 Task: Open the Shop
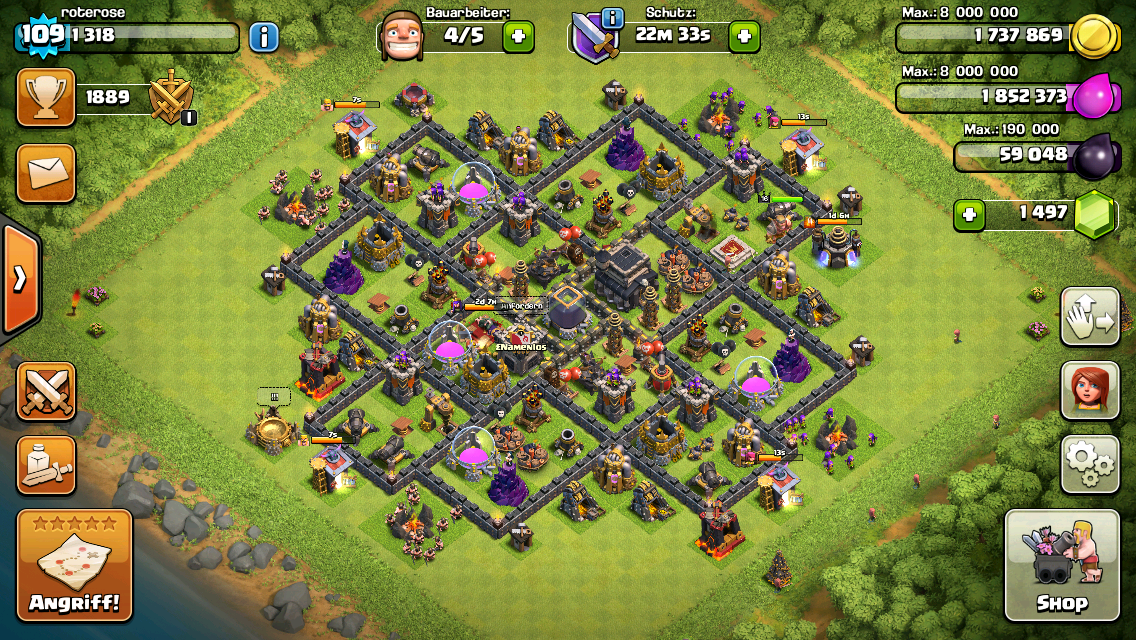(1061, 565)
